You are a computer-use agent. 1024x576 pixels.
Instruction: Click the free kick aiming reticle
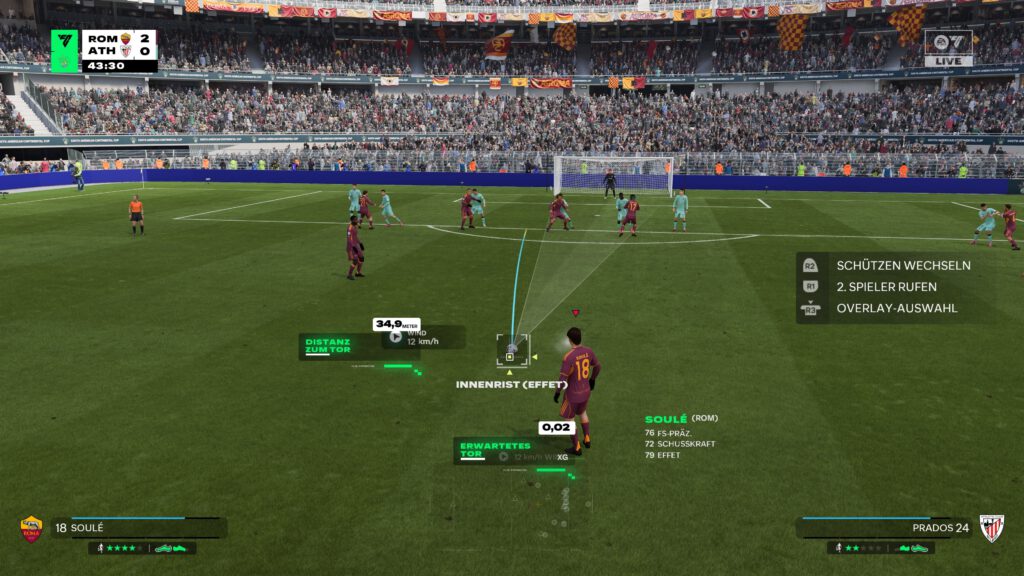click(x=512, y=351)
